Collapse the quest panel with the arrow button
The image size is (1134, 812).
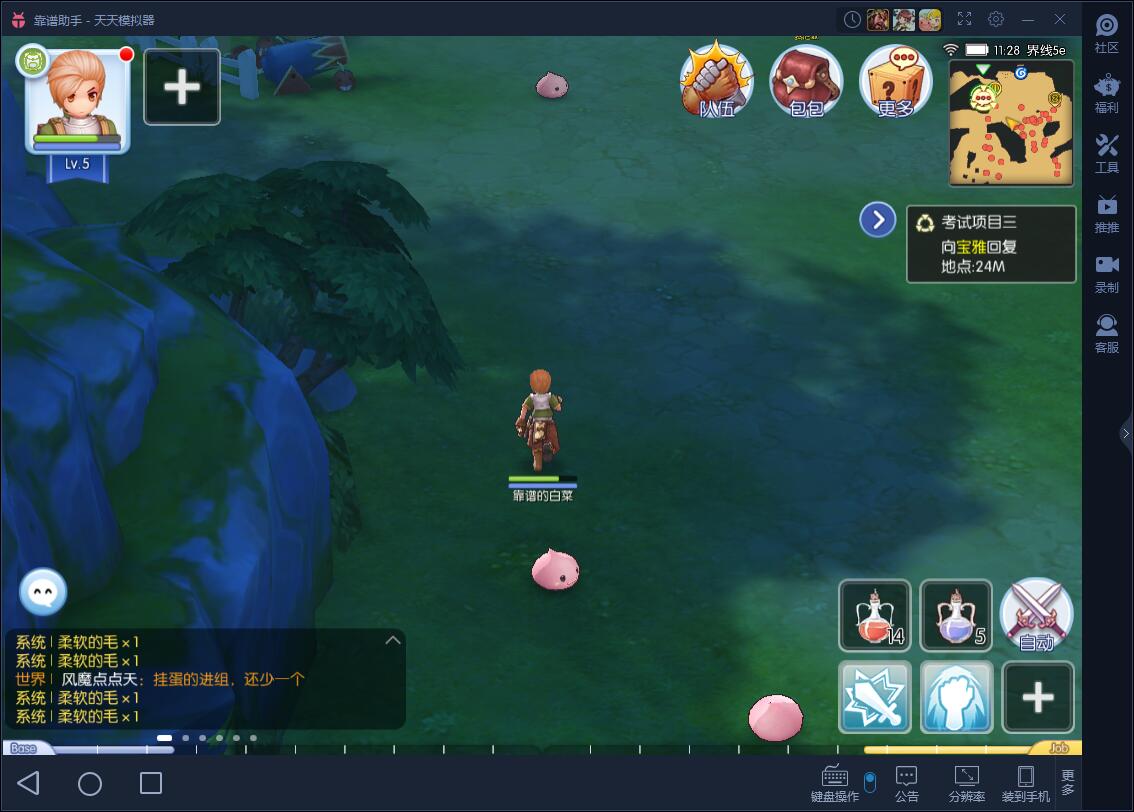(x=877, y=220)
